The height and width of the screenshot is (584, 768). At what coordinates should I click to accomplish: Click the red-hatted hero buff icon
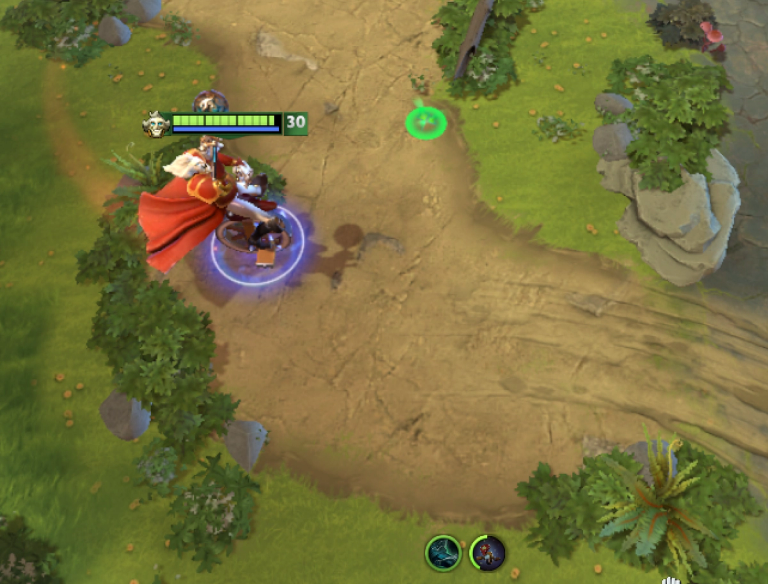488,552
